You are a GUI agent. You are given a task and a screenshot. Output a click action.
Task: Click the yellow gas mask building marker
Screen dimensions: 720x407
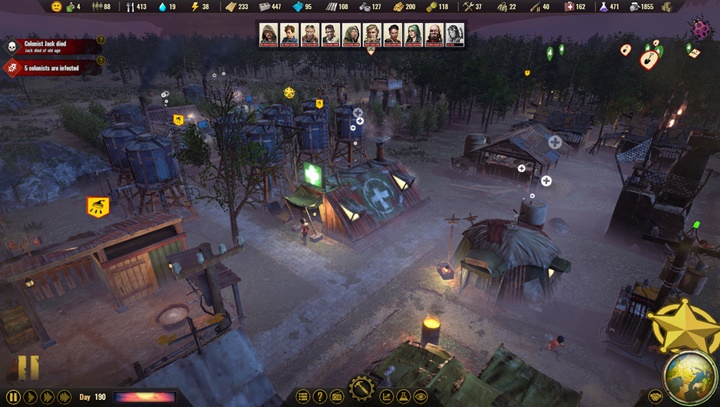98,207
